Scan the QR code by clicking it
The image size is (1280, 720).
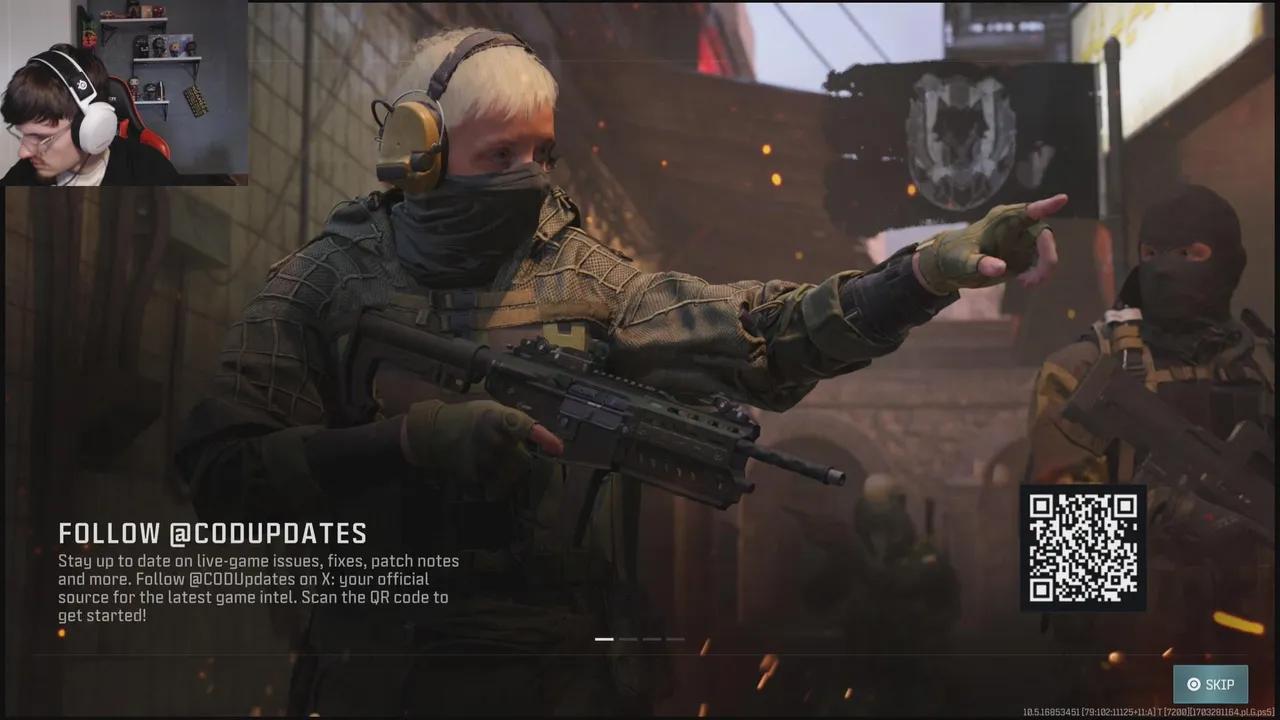tap(1083, 547)
